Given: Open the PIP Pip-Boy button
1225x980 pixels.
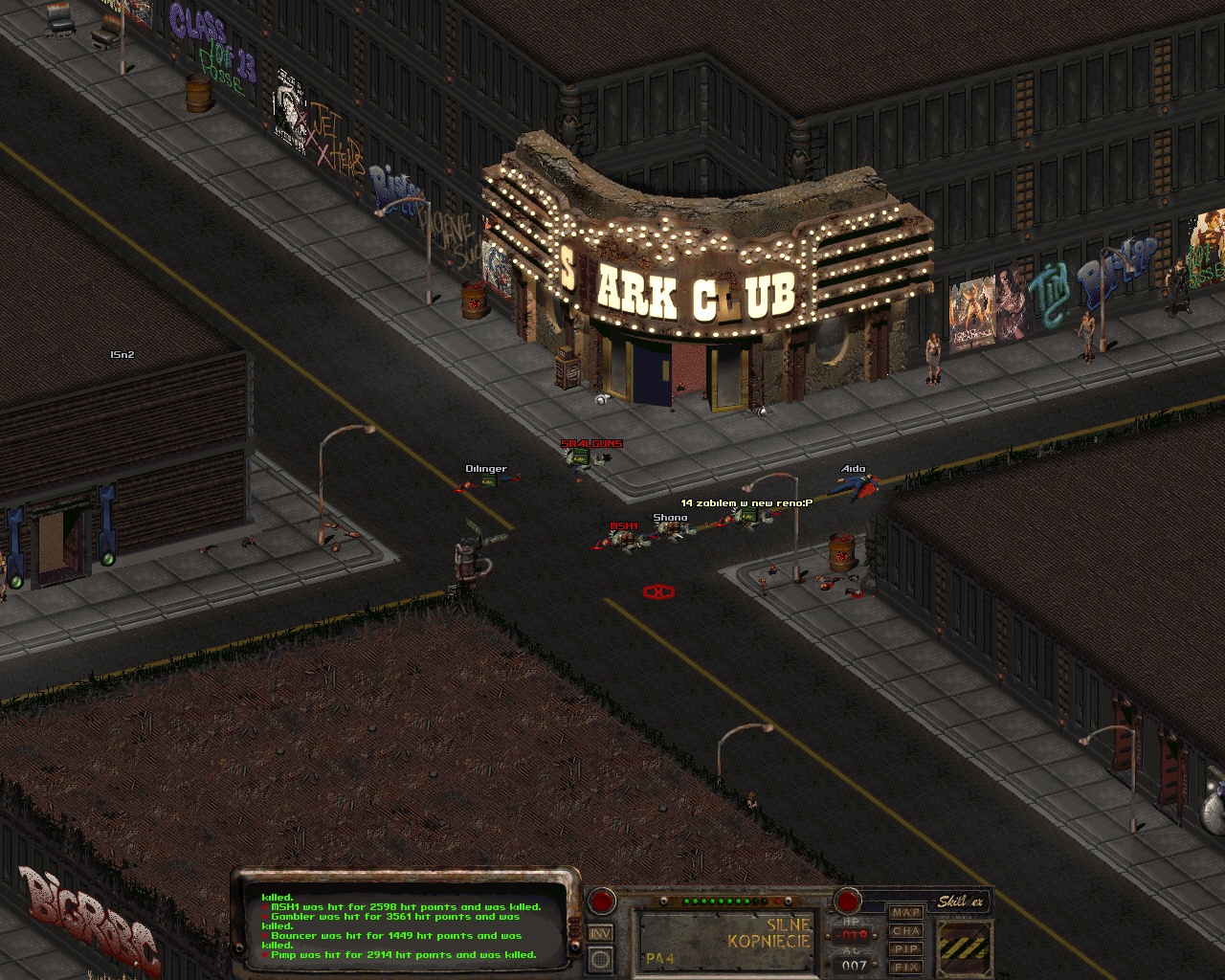Looking at the screenshot, I should pyautogui.click(x=905, y=949).
